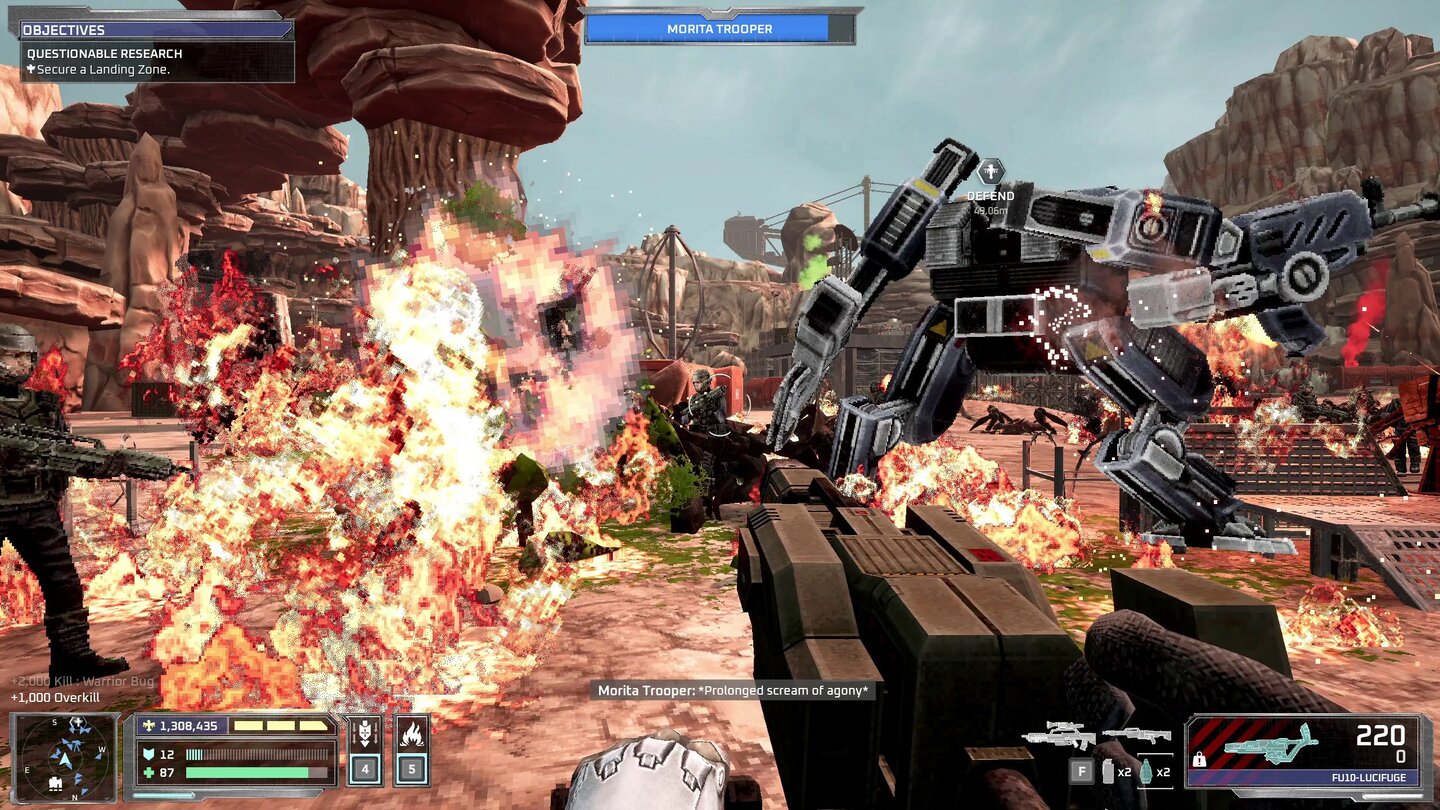
Task: Click the OBJECTIVES panel header
Action: tap(65, 29)
